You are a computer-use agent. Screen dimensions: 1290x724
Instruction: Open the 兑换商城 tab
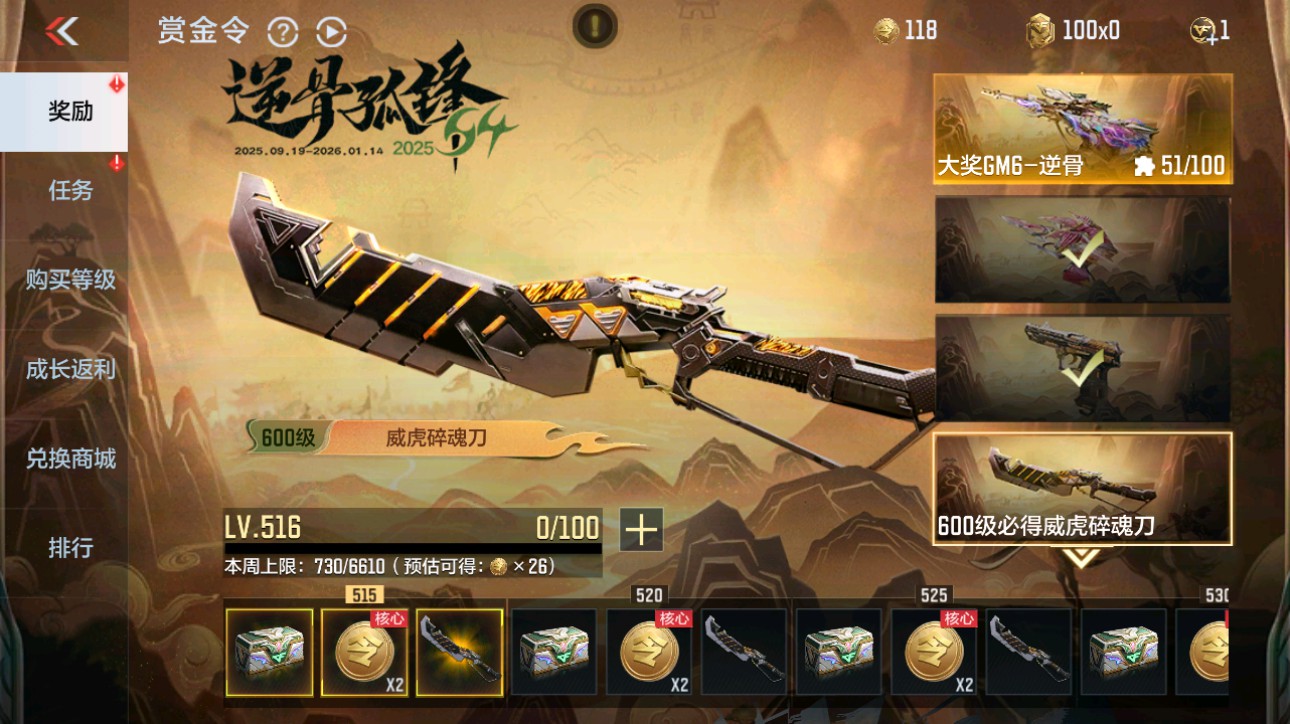point(69,459)
